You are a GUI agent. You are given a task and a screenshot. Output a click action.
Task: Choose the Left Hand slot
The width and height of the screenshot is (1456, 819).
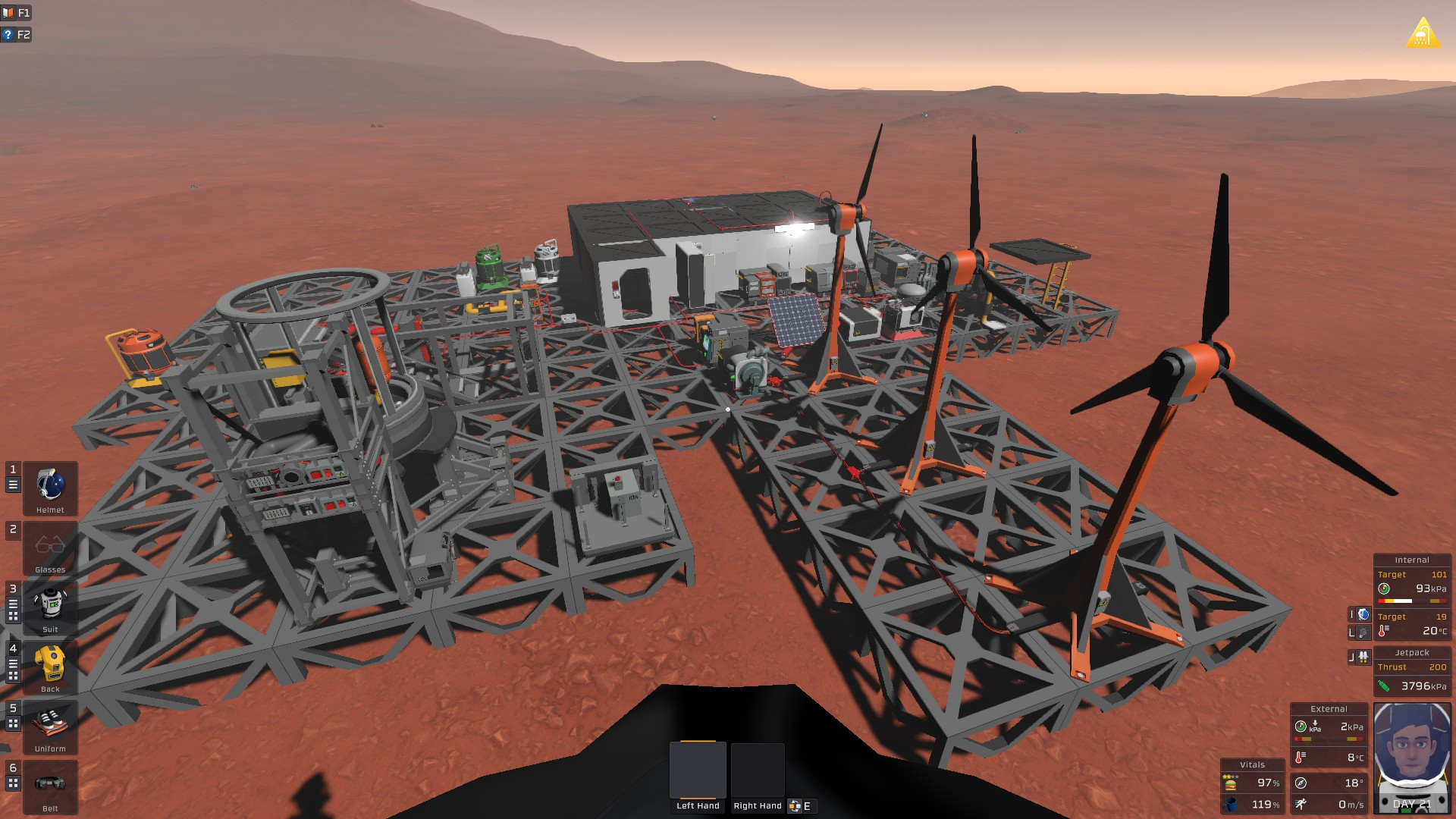[x=698, y=770]
